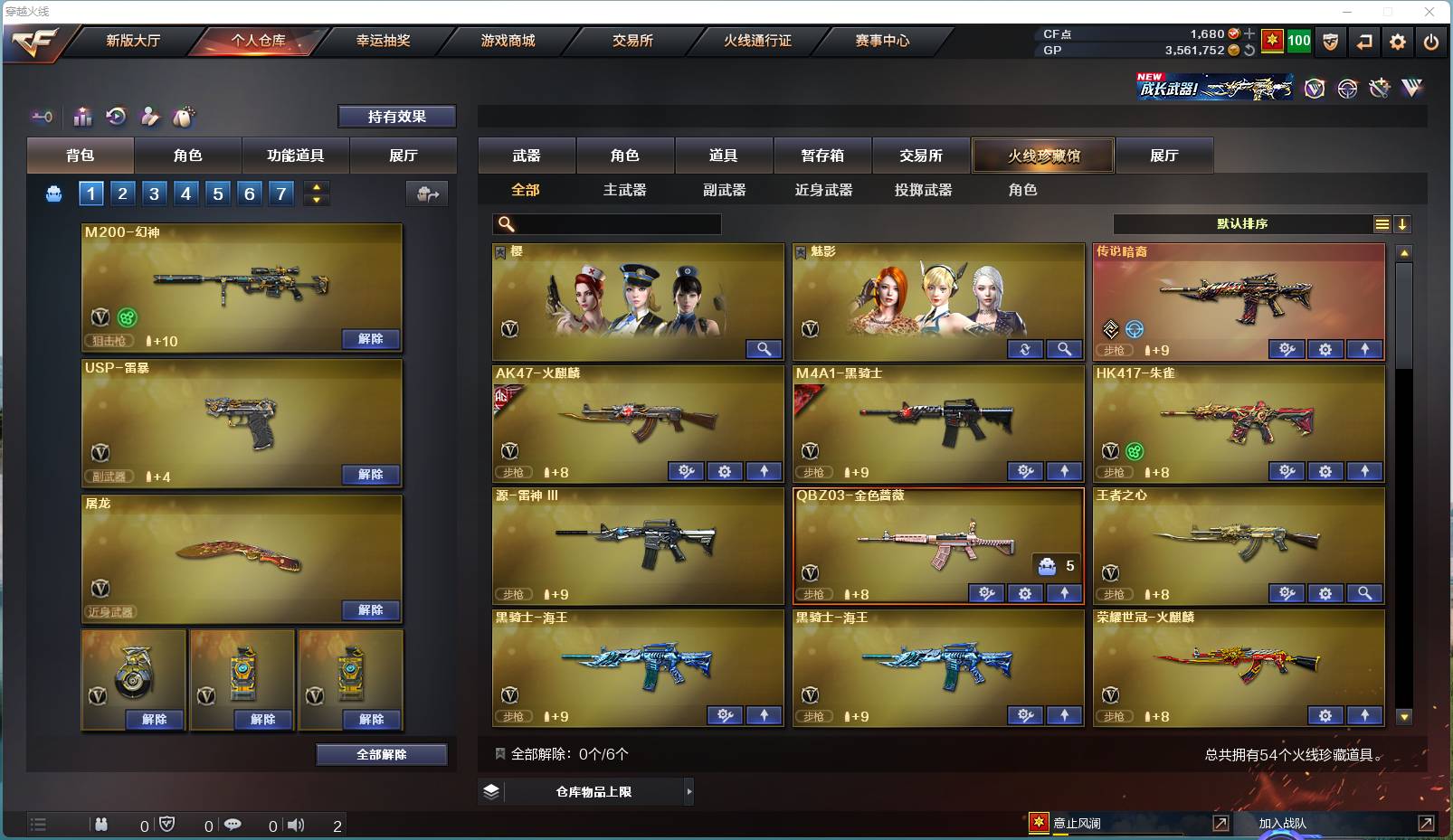Click the upgrade arrow icon on M4A1-黑骑士
The image size is (1453, 840).
1066,471
